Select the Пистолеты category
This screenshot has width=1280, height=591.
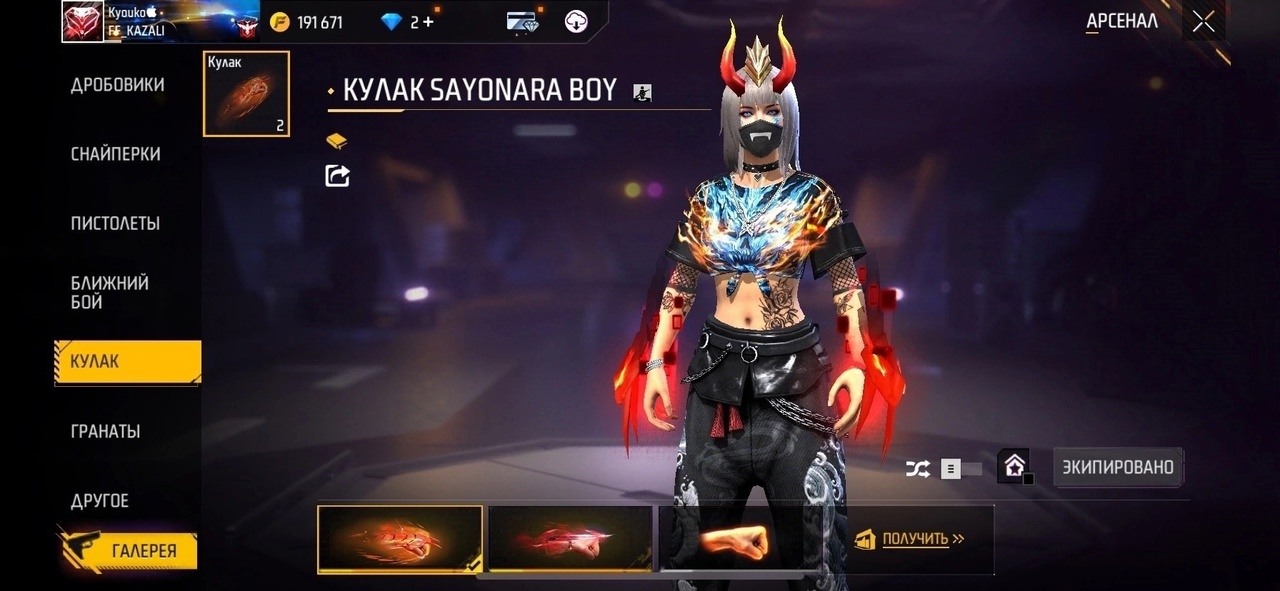pyautogui.click(x=115, y=223)
